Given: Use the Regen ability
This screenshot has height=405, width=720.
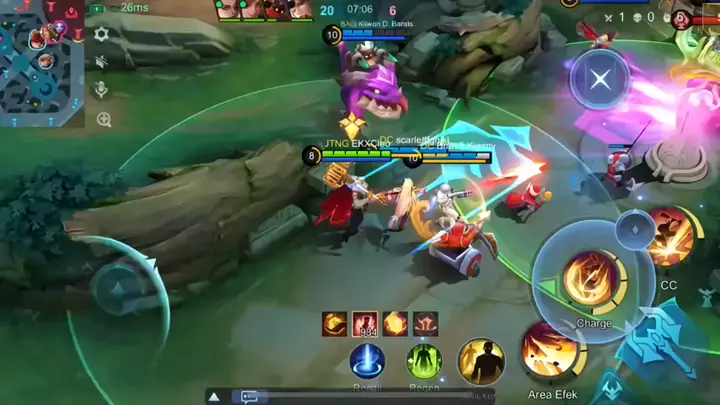Looking at the screenshot, I should pos(424,361).
